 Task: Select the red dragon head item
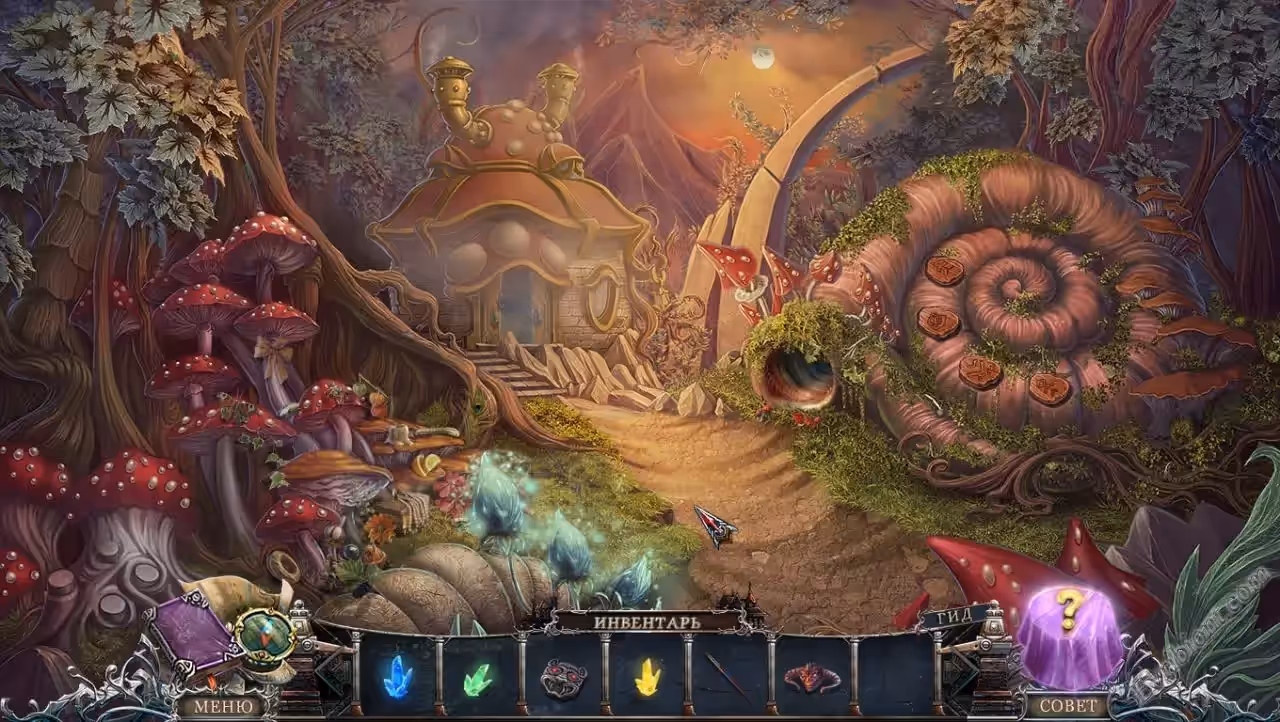[812, 678]
